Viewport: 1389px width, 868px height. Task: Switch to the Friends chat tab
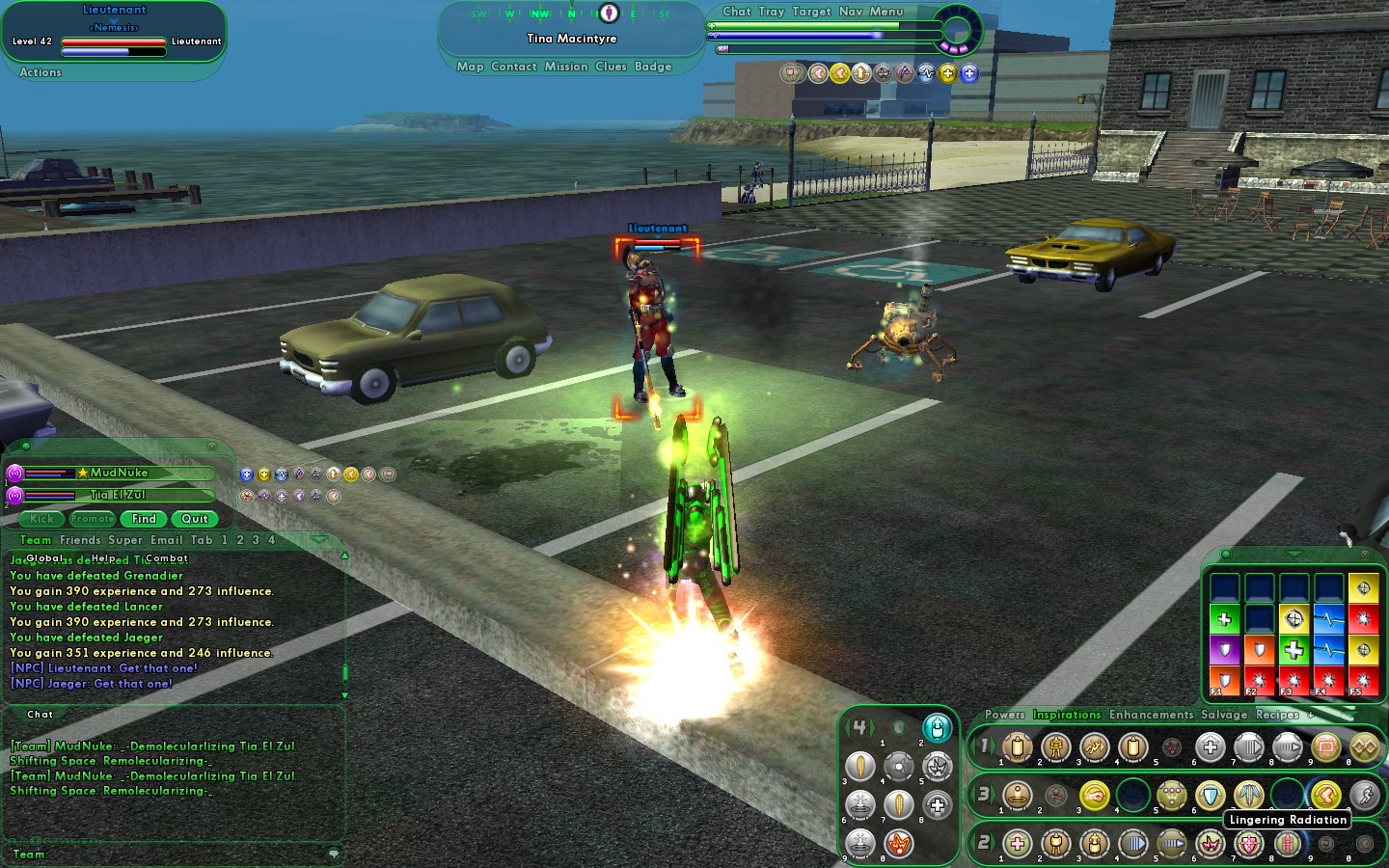pos(80,540)
